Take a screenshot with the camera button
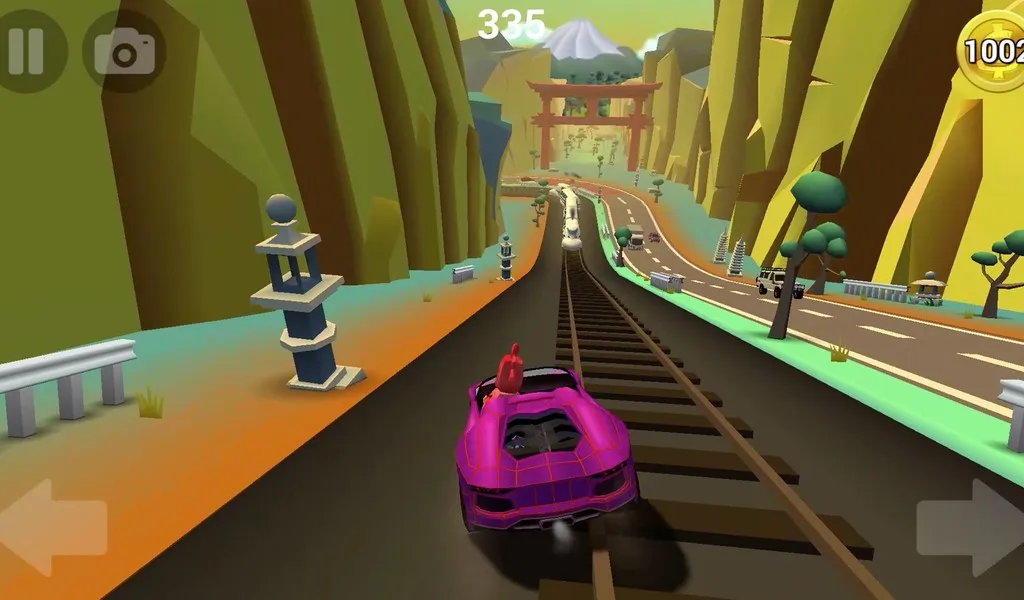The height and width of the screenshot is (600, 1024). pyautogui.click(x=124, y=51)
